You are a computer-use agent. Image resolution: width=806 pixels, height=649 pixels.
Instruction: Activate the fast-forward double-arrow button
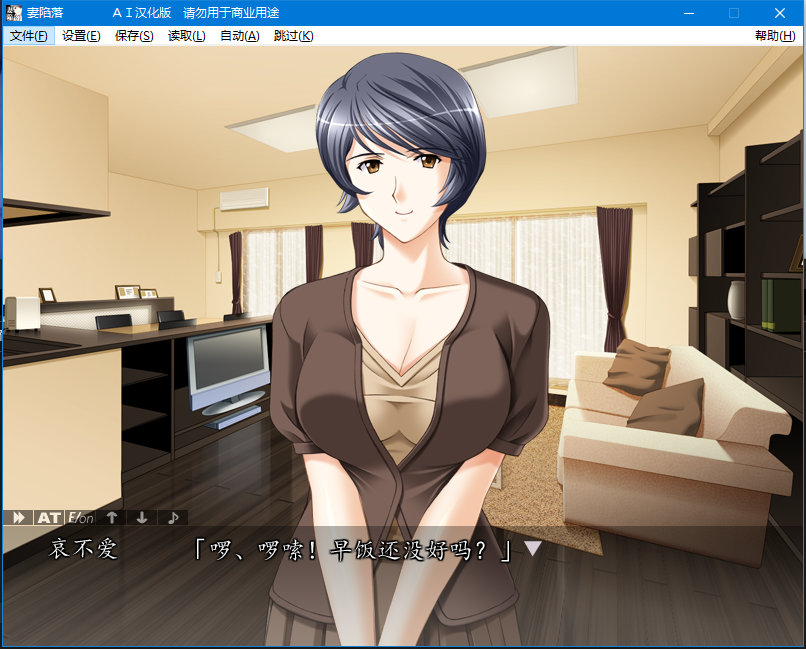[18, 517]
